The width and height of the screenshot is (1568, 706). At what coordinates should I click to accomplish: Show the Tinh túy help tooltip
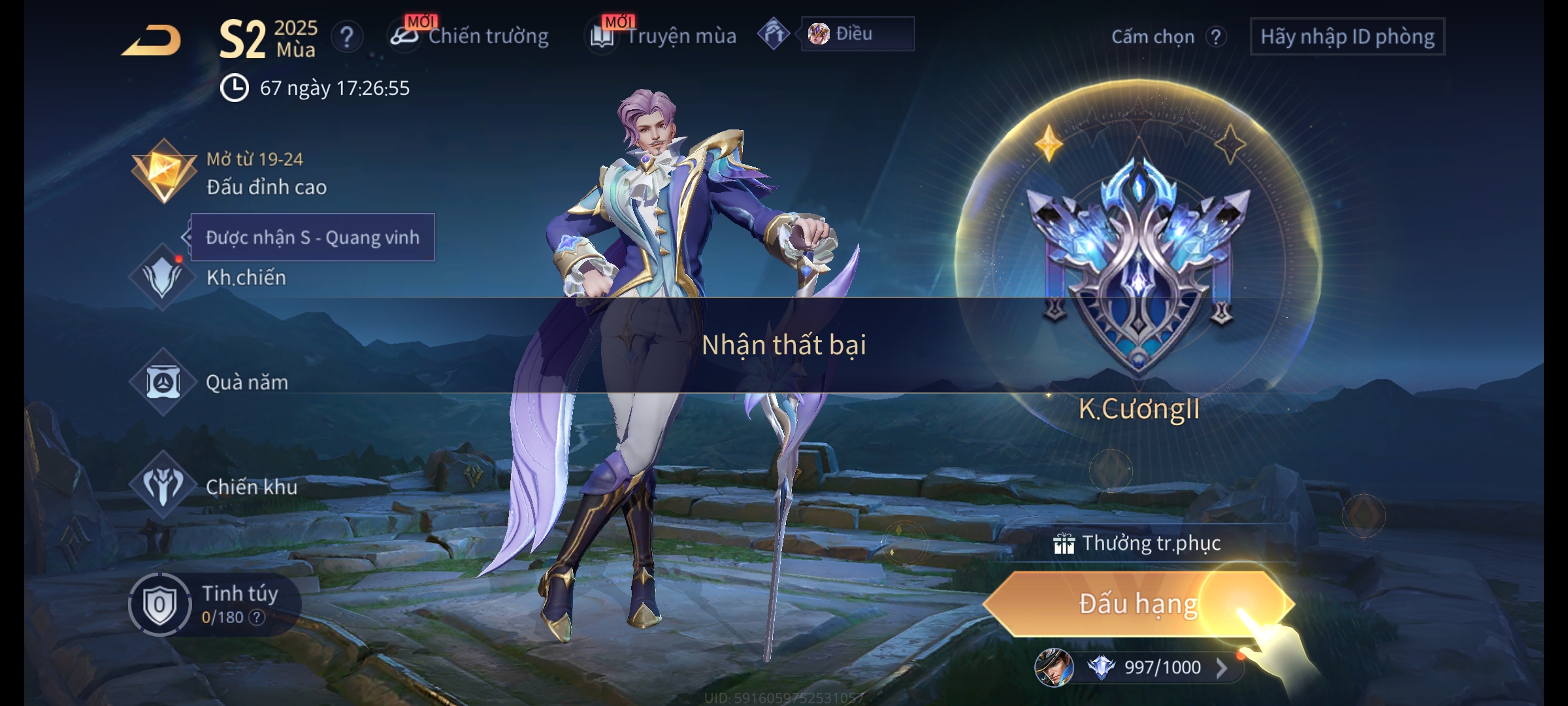[257, 617]
